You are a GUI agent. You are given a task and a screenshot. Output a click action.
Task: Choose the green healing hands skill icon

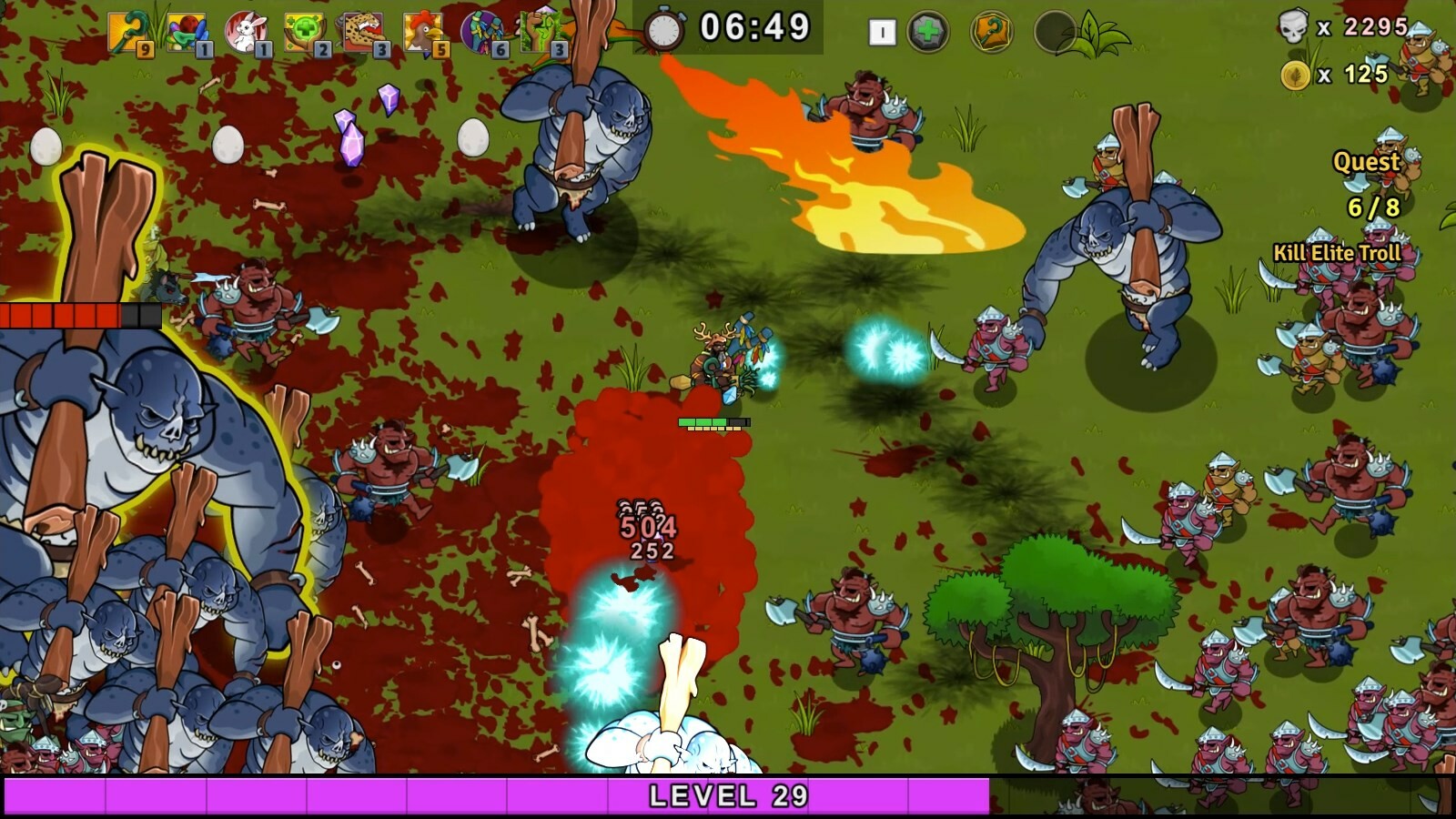[304, 33]
